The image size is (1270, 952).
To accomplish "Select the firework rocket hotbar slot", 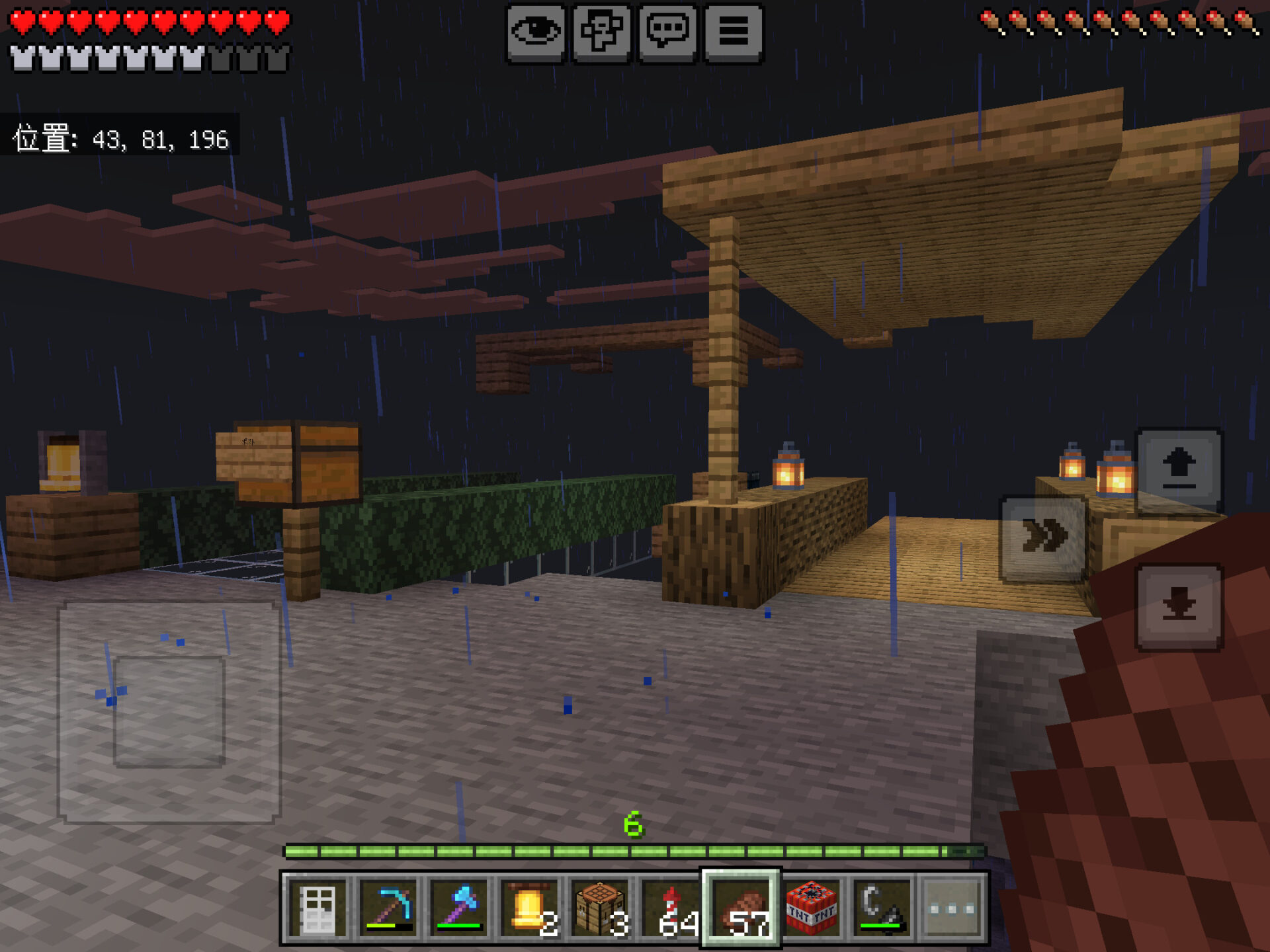I will click(670, 909).
